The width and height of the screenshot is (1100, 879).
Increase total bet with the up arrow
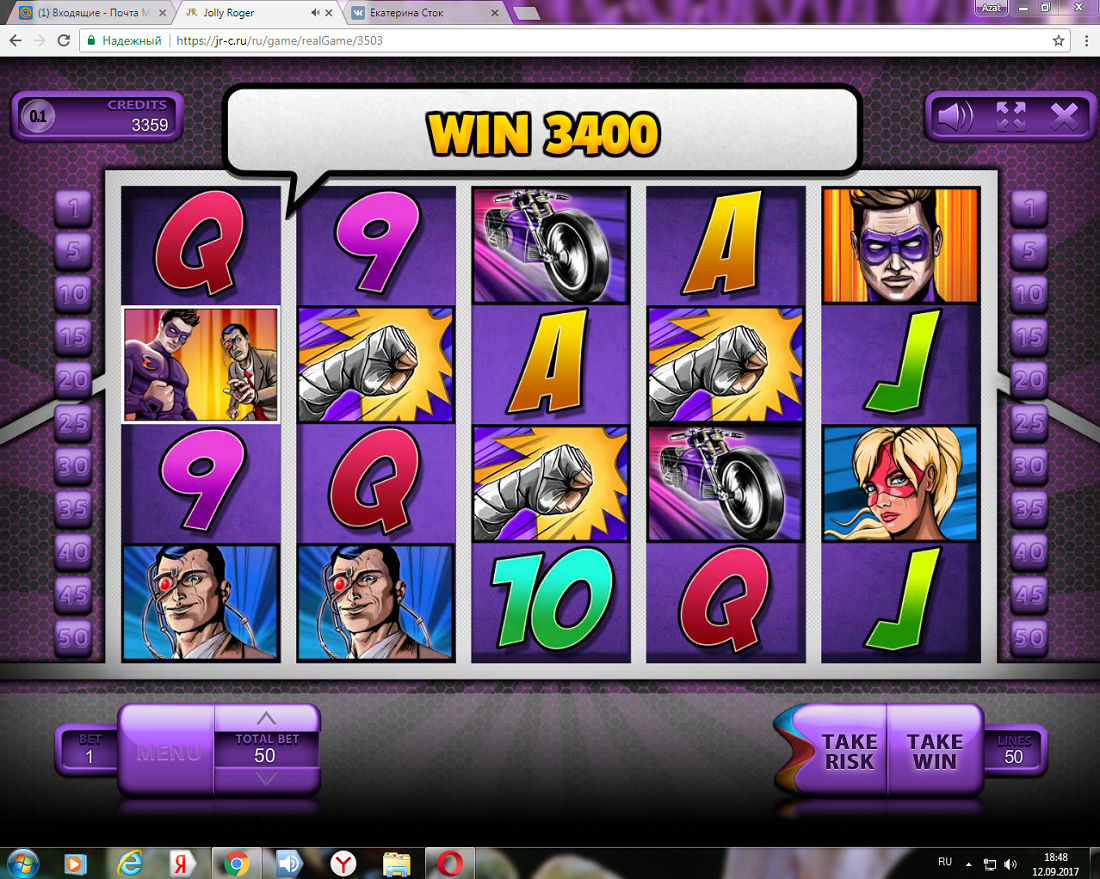(265, 717)
